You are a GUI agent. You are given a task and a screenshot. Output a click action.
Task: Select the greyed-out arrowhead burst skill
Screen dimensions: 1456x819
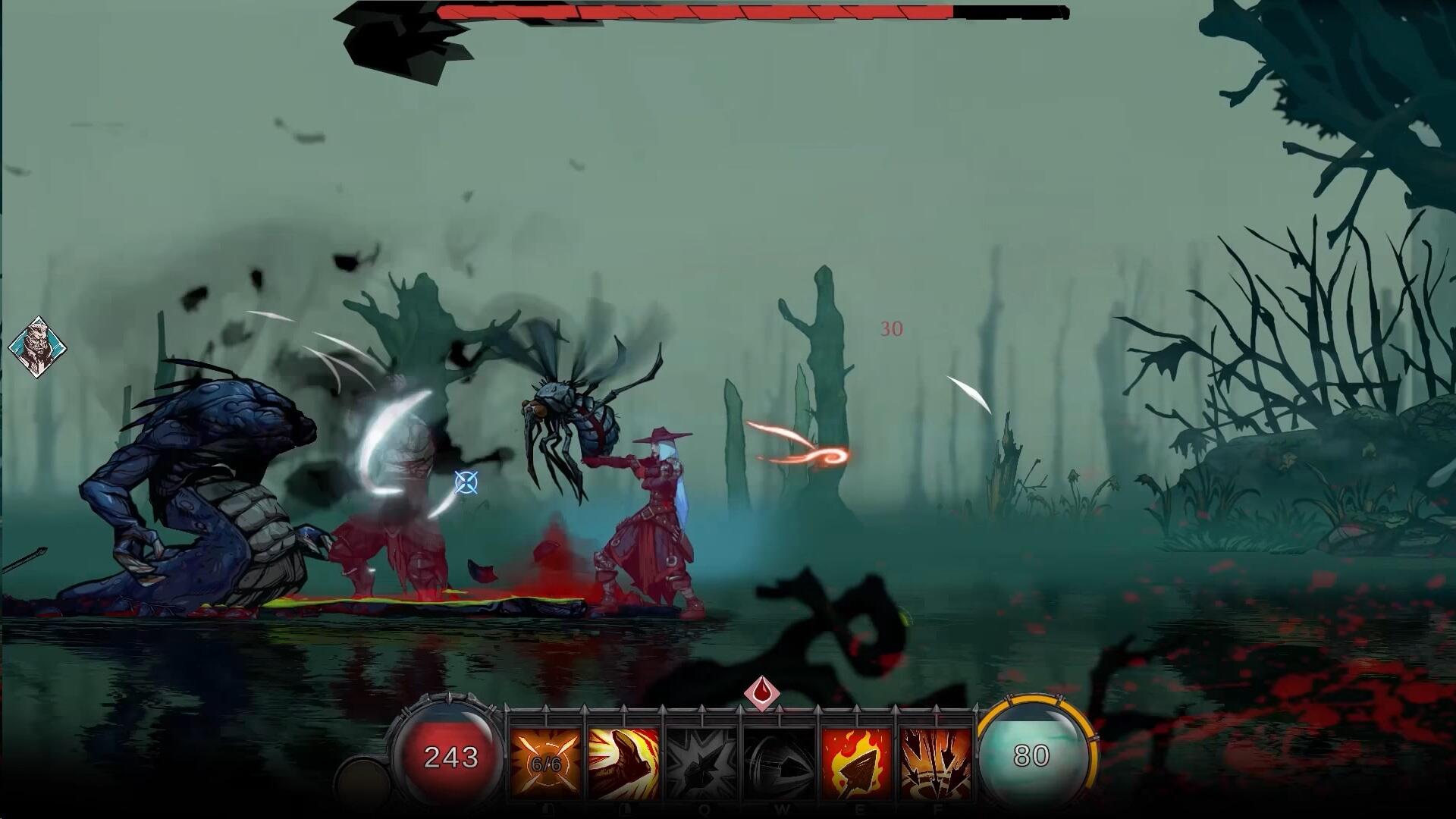[x=701, y=761]
